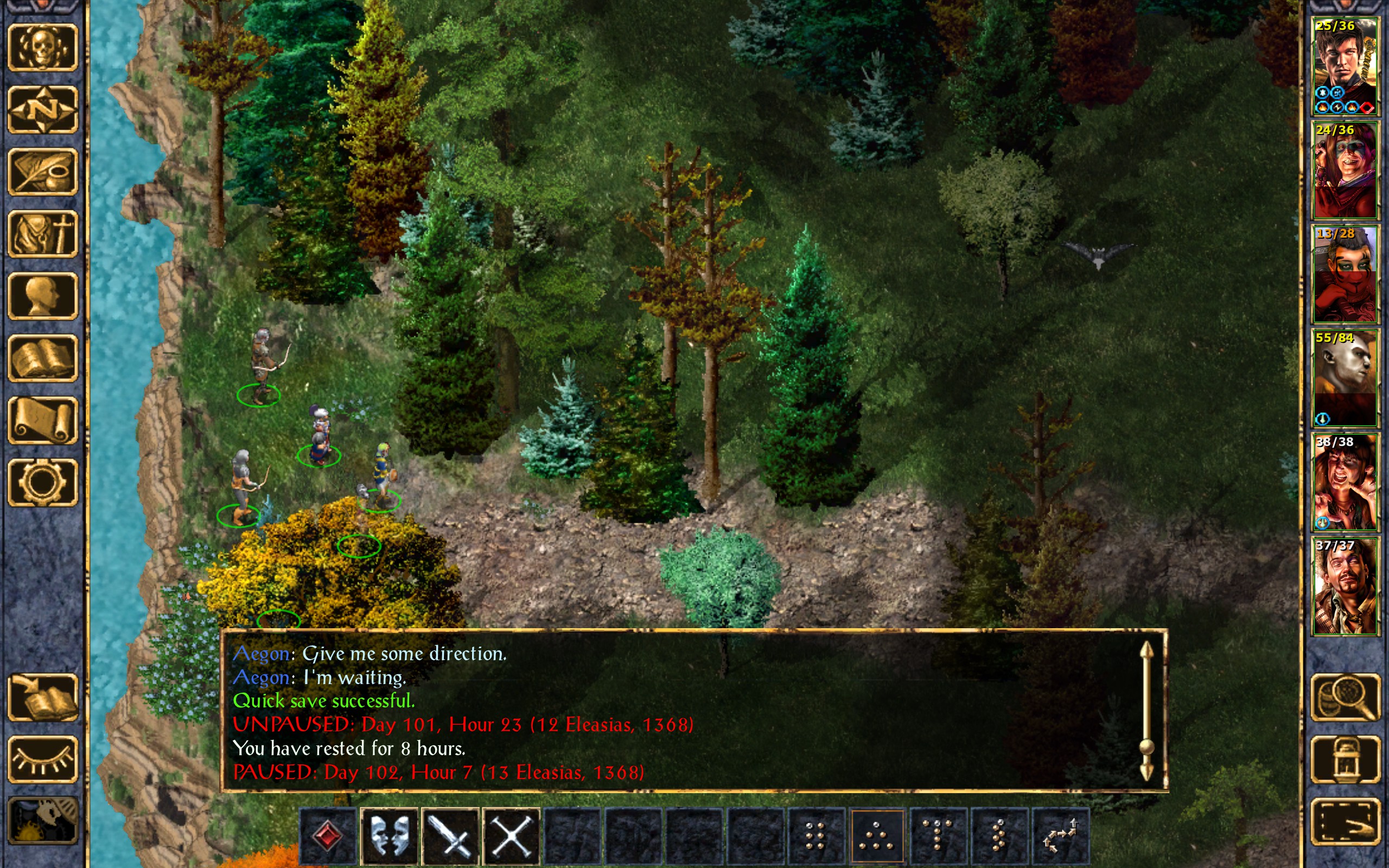Choose the bearded man portrait with 37/37

click(x=1345, y=585)
